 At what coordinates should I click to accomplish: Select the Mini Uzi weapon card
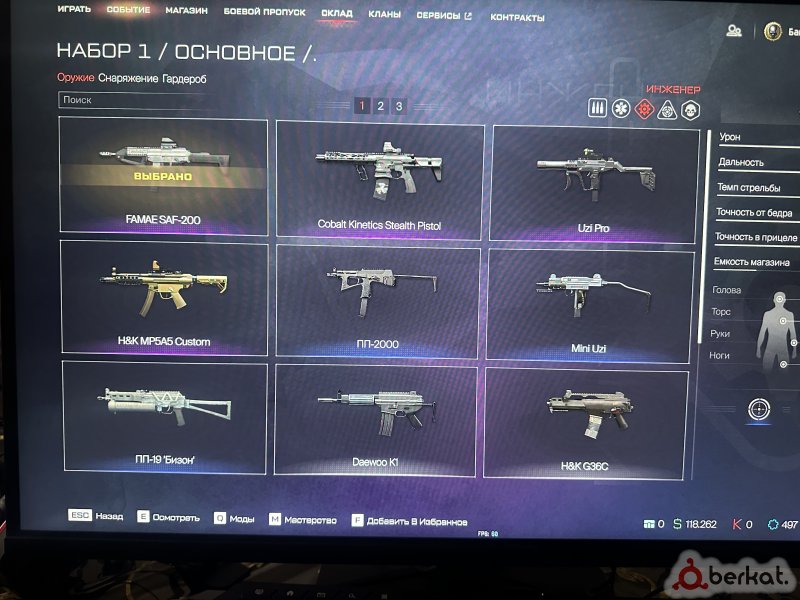pos(594,303)
